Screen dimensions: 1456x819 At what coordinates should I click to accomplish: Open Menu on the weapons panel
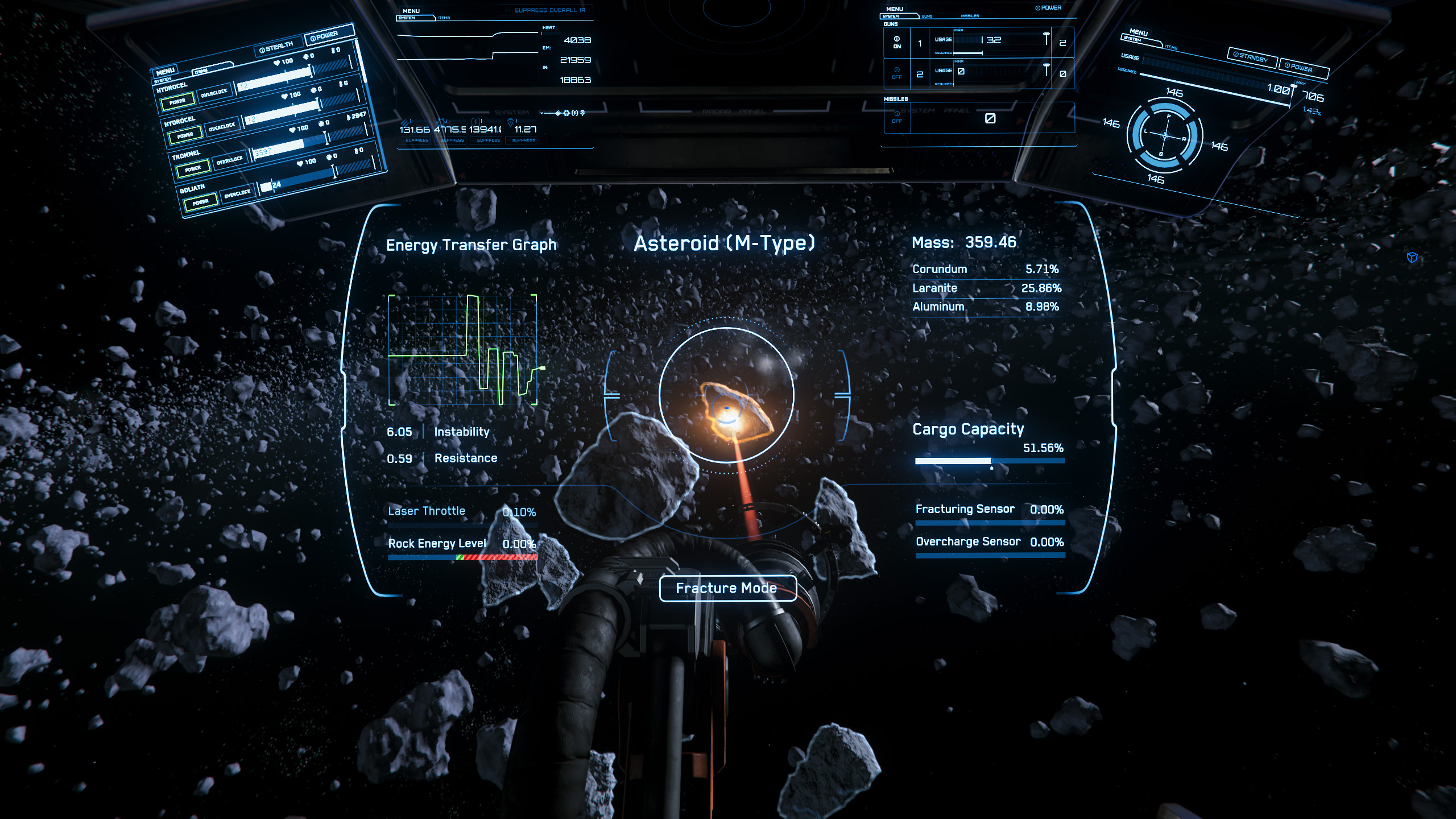click(895, 9)
